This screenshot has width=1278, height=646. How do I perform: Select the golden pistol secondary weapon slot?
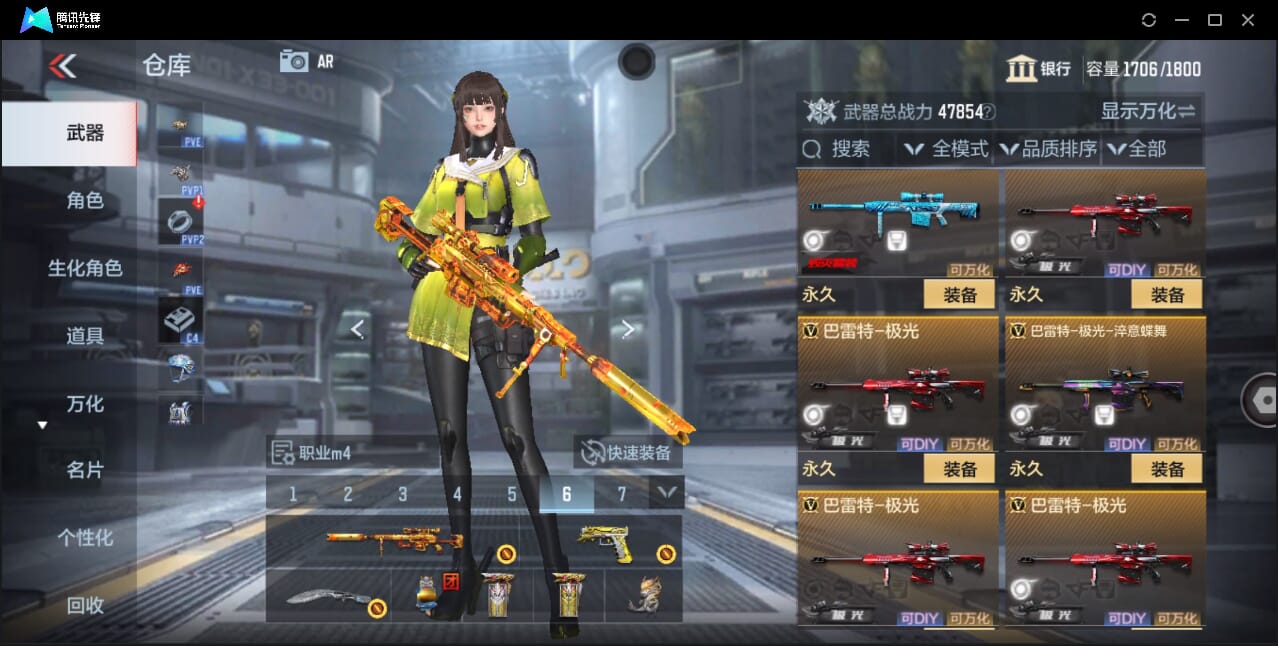point(606,542)
